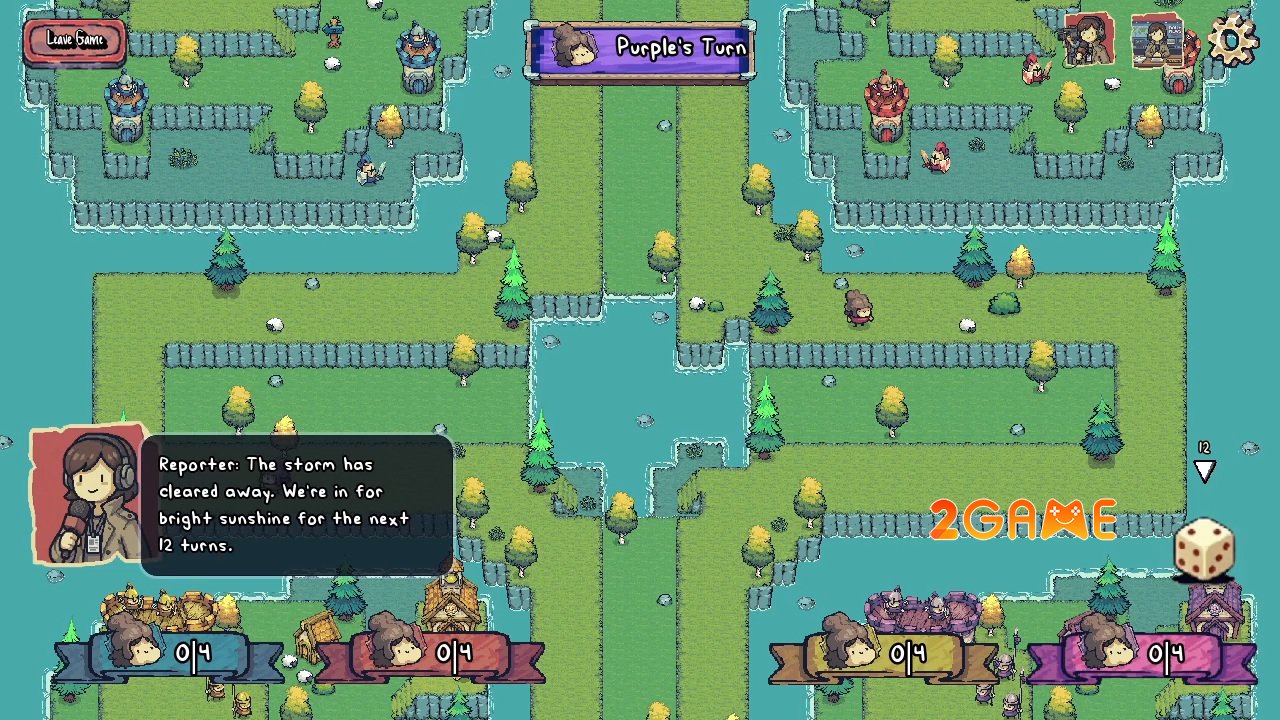Screen dimensions: 1280x720
Task: Select the reporter with camera portrait
Action: tap(1088, 40)
